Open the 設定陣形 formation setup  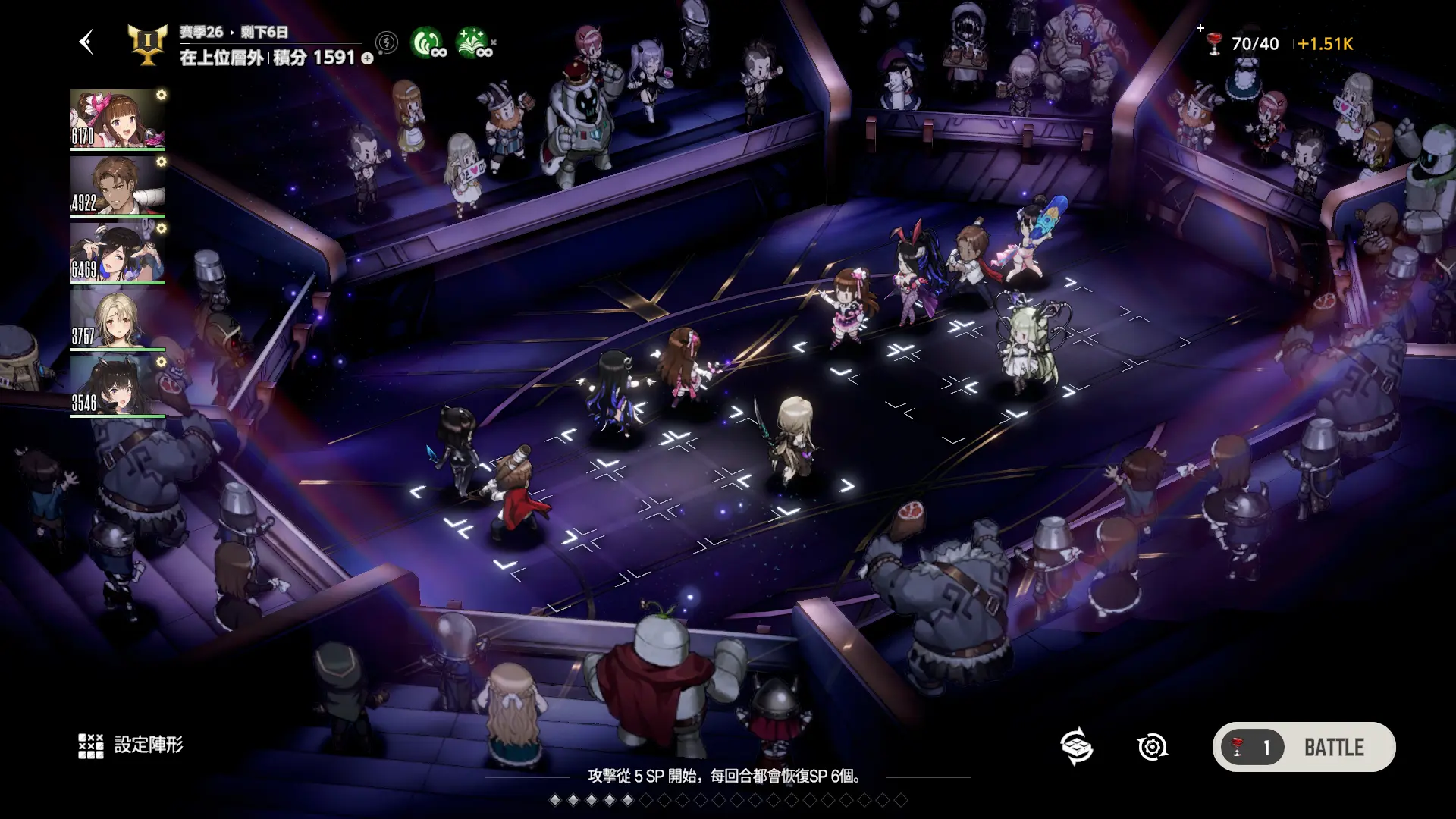point(131,745)
